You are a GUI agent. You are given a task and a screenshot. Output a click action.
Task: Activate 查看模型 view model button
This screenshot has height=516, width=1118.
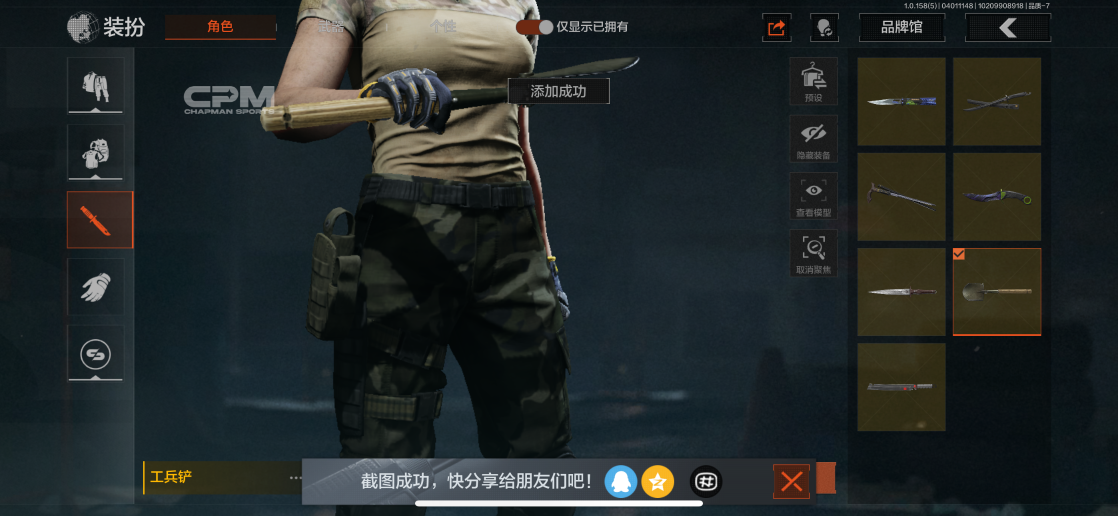(x=813, y=196)
